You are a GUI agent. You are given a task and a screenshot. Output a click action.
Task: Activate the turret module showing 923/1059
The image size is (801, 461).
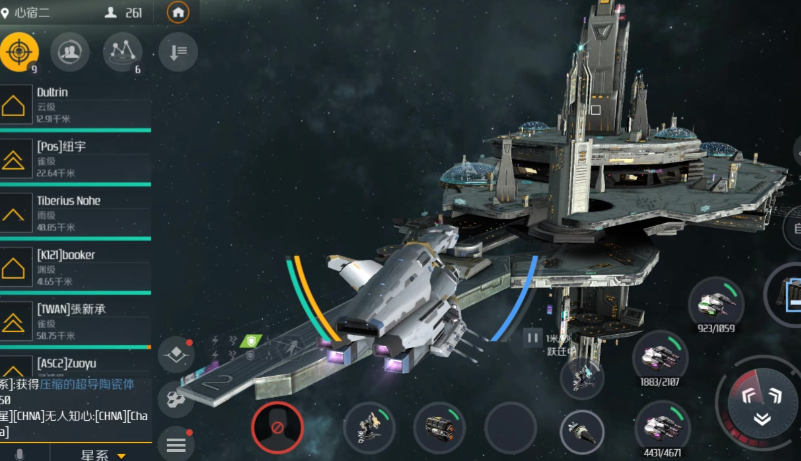tap(715, 300)
